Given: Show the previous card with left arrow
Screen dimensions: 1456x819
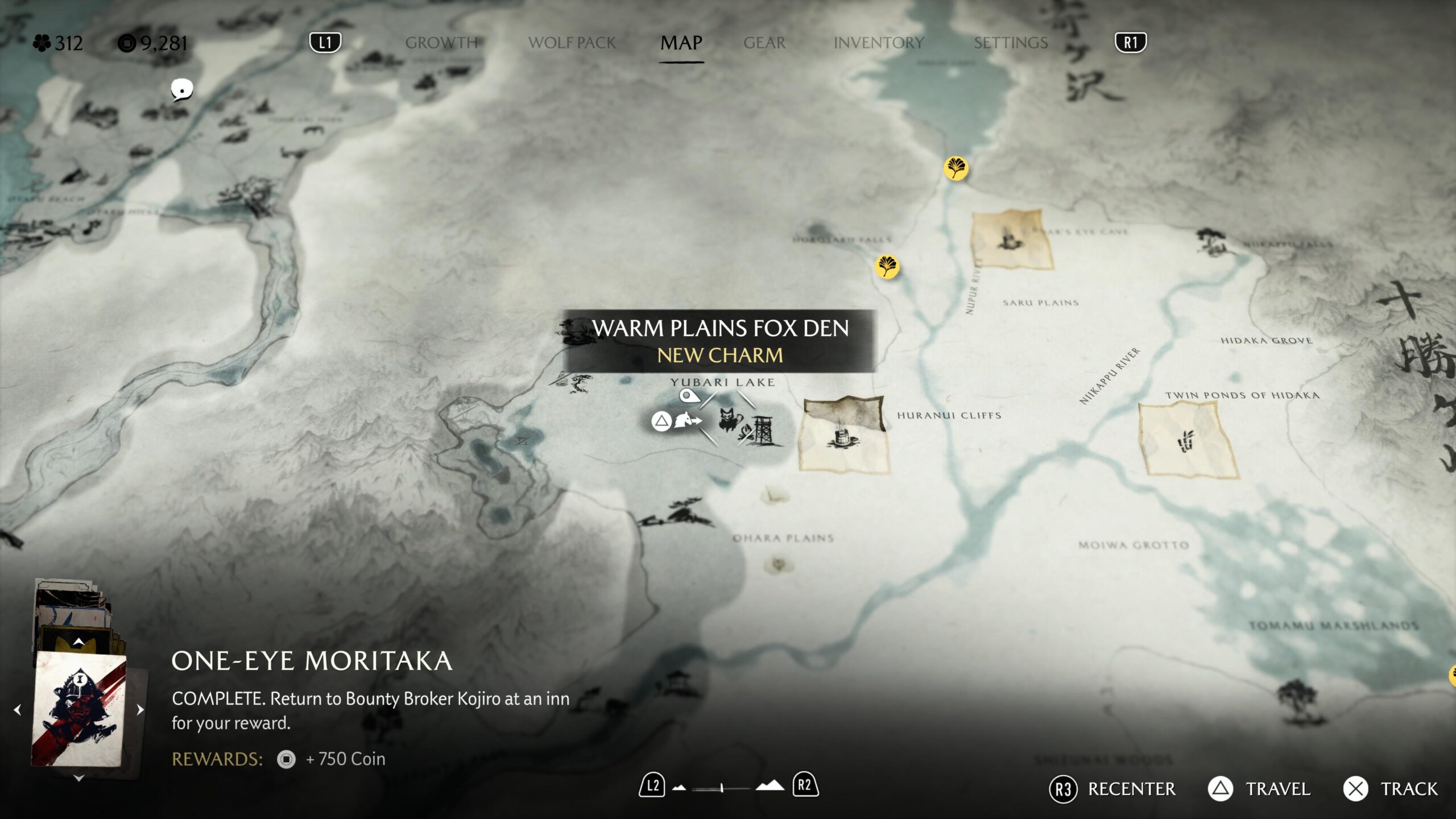Looking at the screenshot, I should click(x=18, y=710).
